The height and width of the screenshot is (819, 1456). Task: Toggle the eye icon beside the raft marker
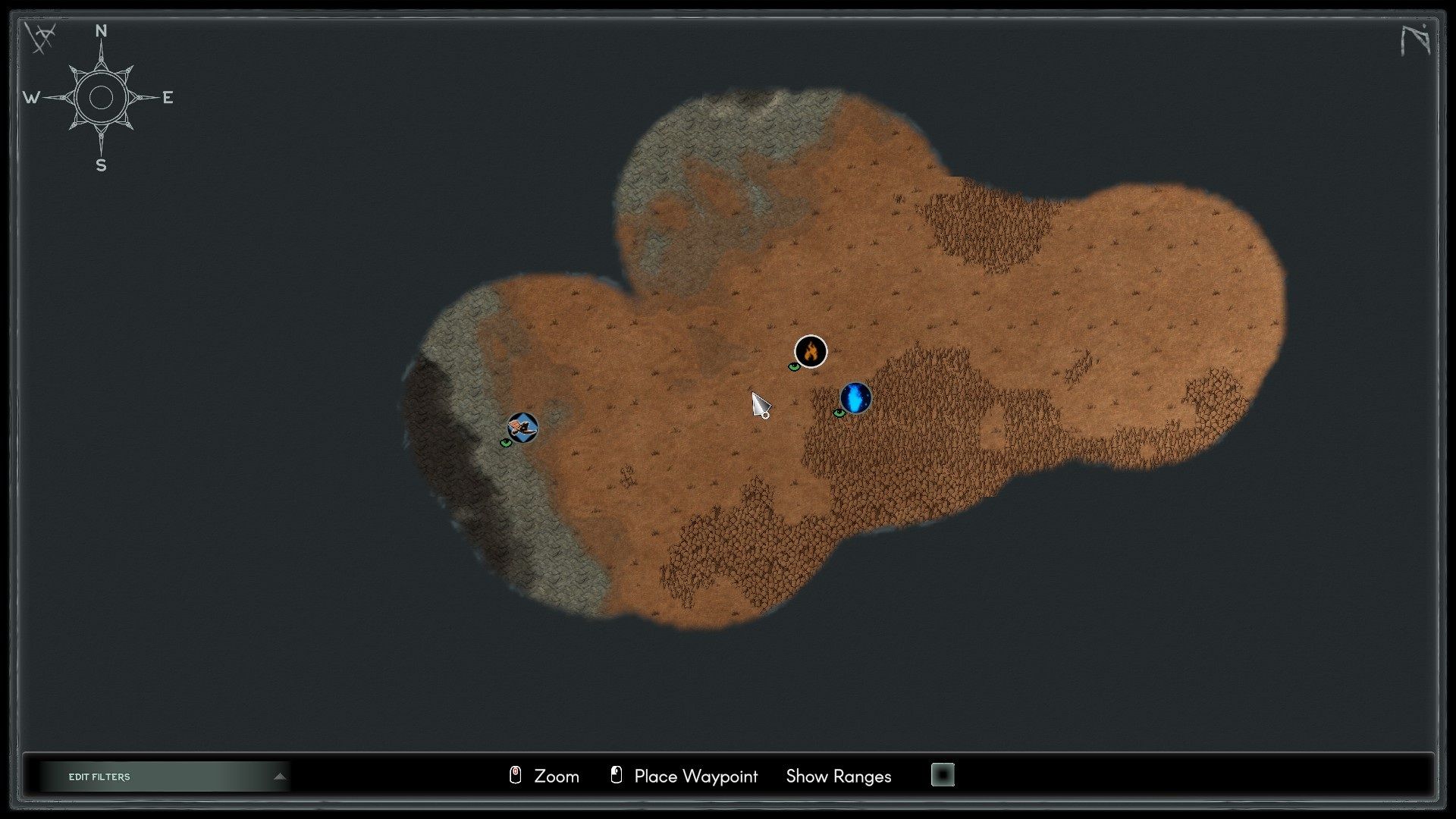coord(506,443)
